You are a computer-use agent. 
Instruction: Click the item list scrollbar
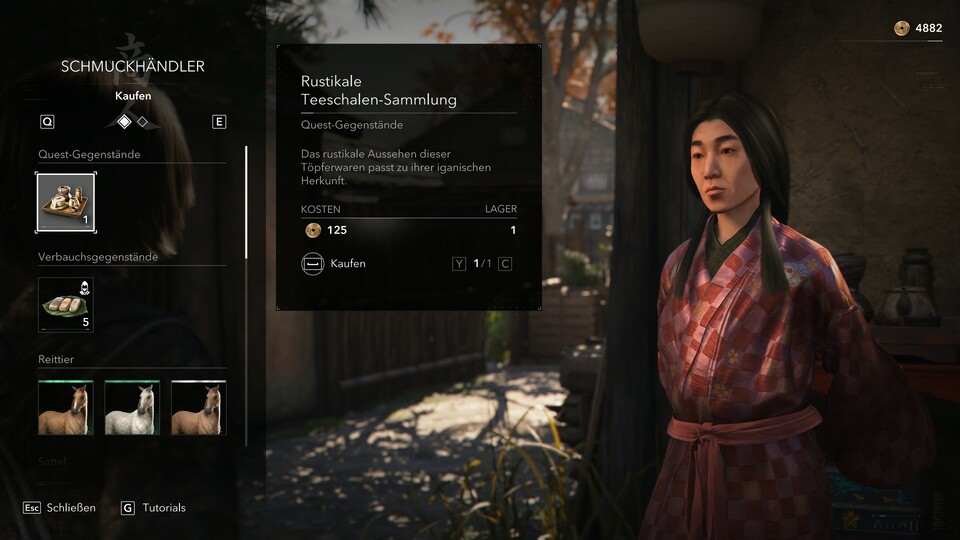pos(246,202)
